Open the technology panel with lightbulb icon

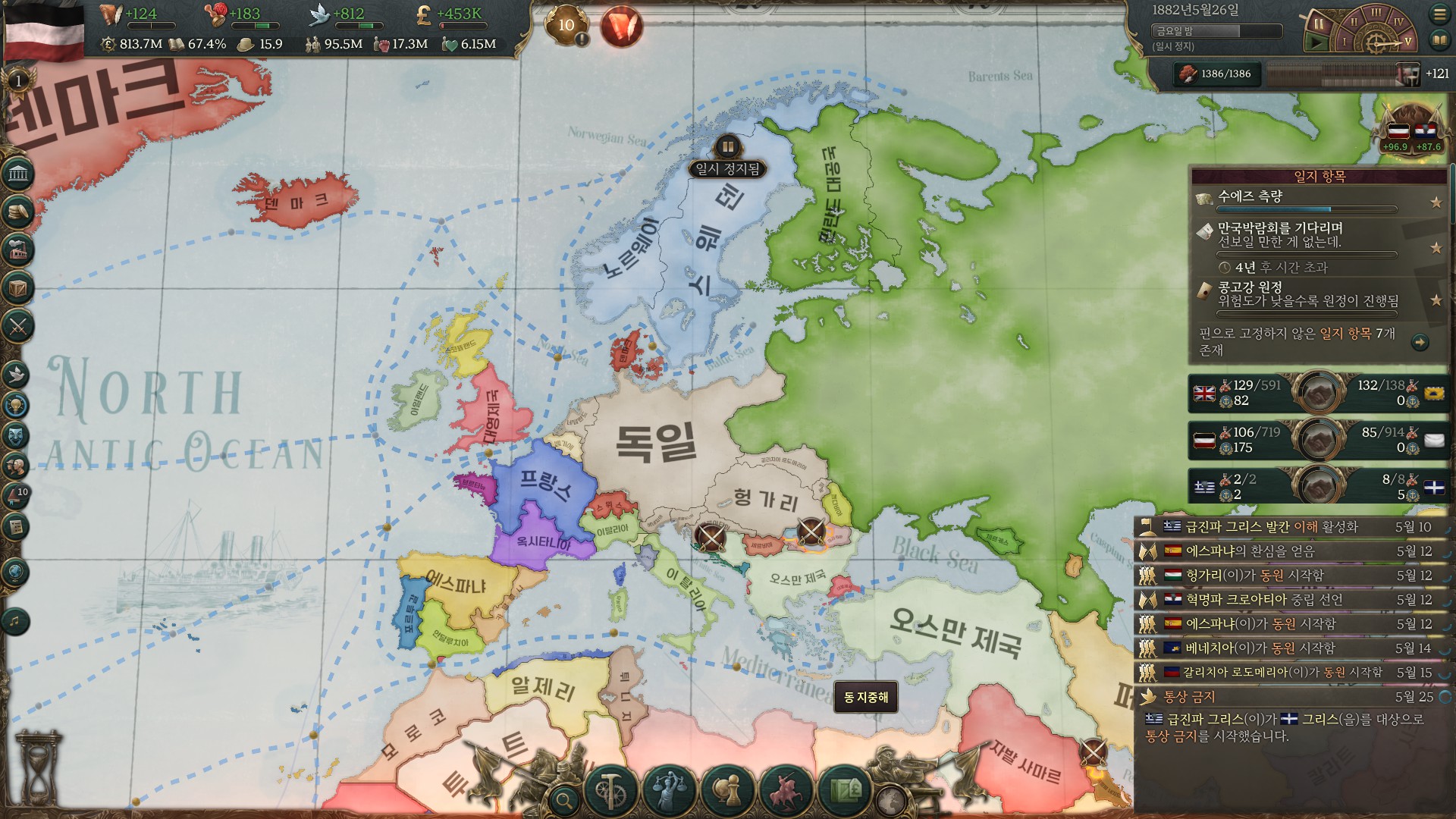point(17,405)
